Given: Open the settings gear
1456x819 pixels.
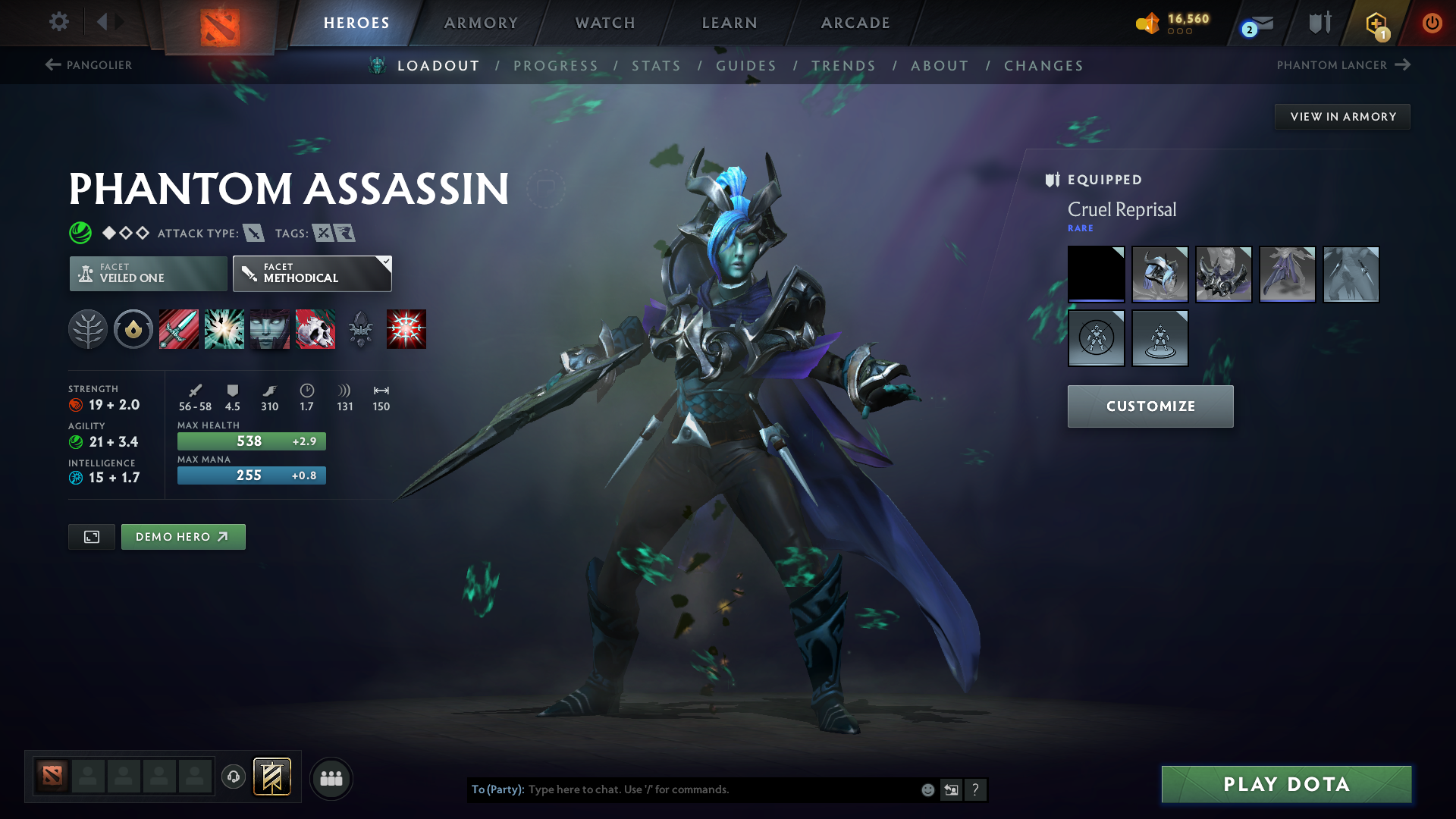Looking at the screenshot, I should tap(58, 23).
